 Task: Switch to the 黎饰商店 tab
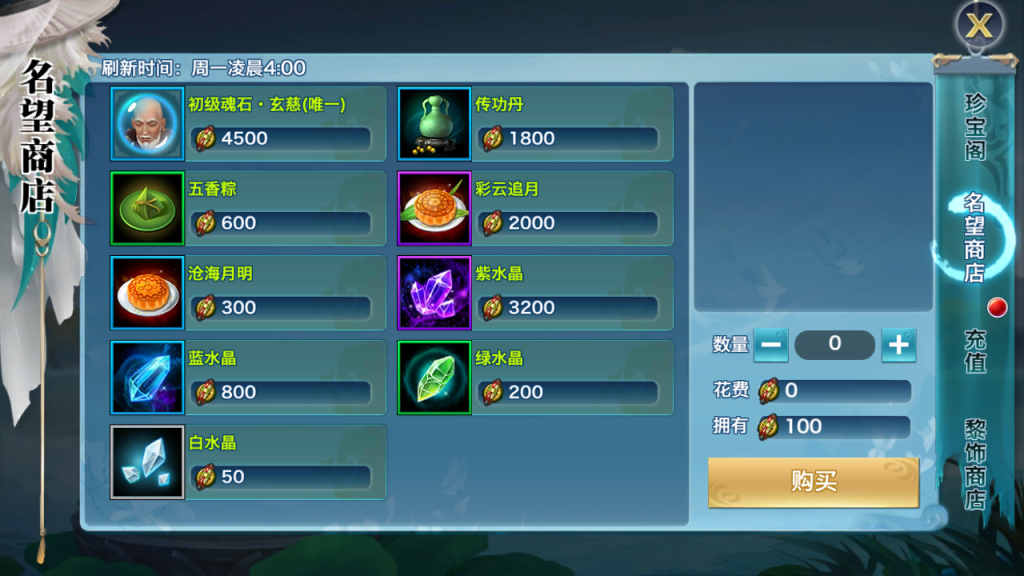coord(975,463)
